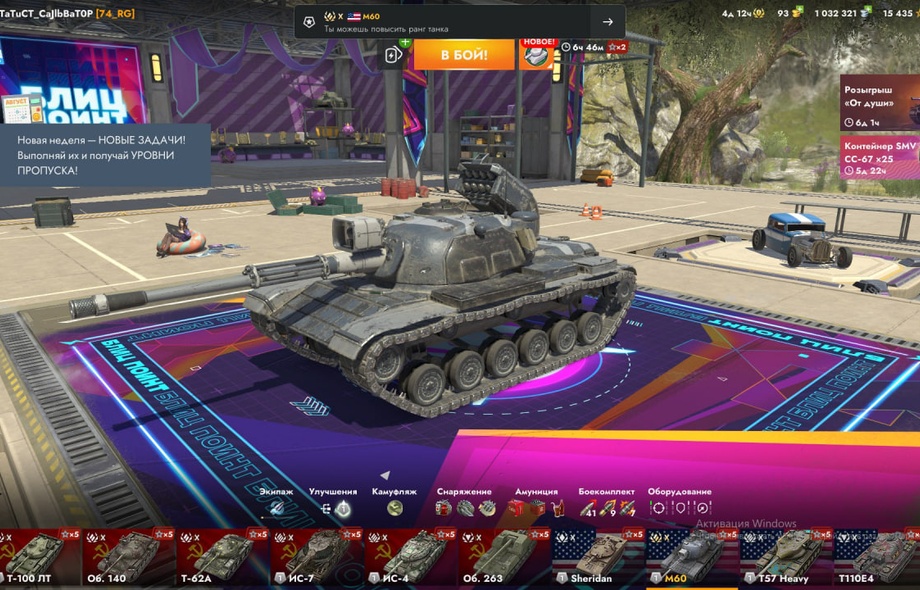Viewport: 920px width, 590px height.
Task: Open the Розыгрыш «От души» event
Action: (x=879, y=104)
